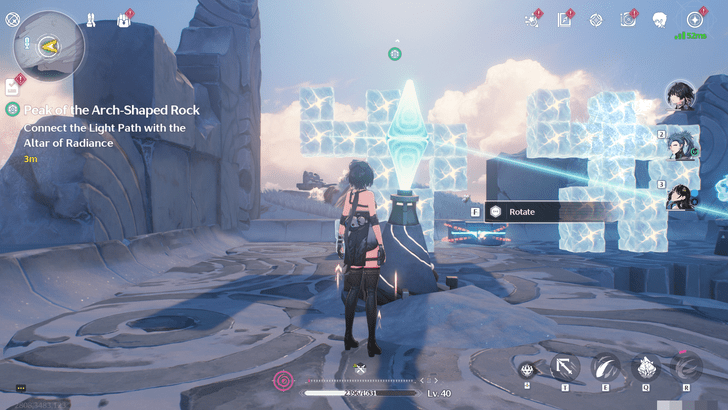Click the globe icon left of the minimap
728x410 pixels.
point(12,20)
